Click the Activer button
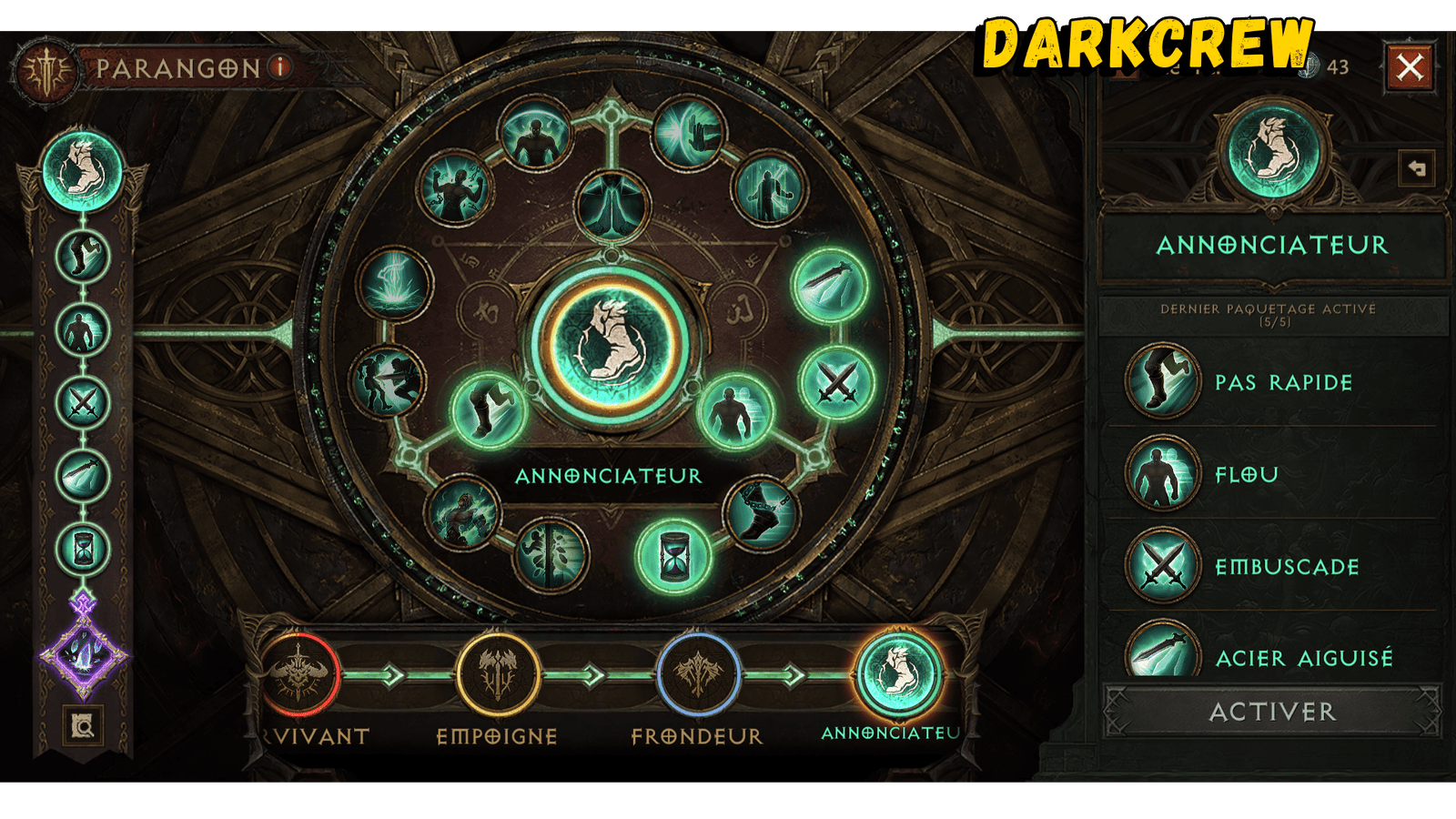This screenshot has width=1456, height=819. tap(1271, 712)
